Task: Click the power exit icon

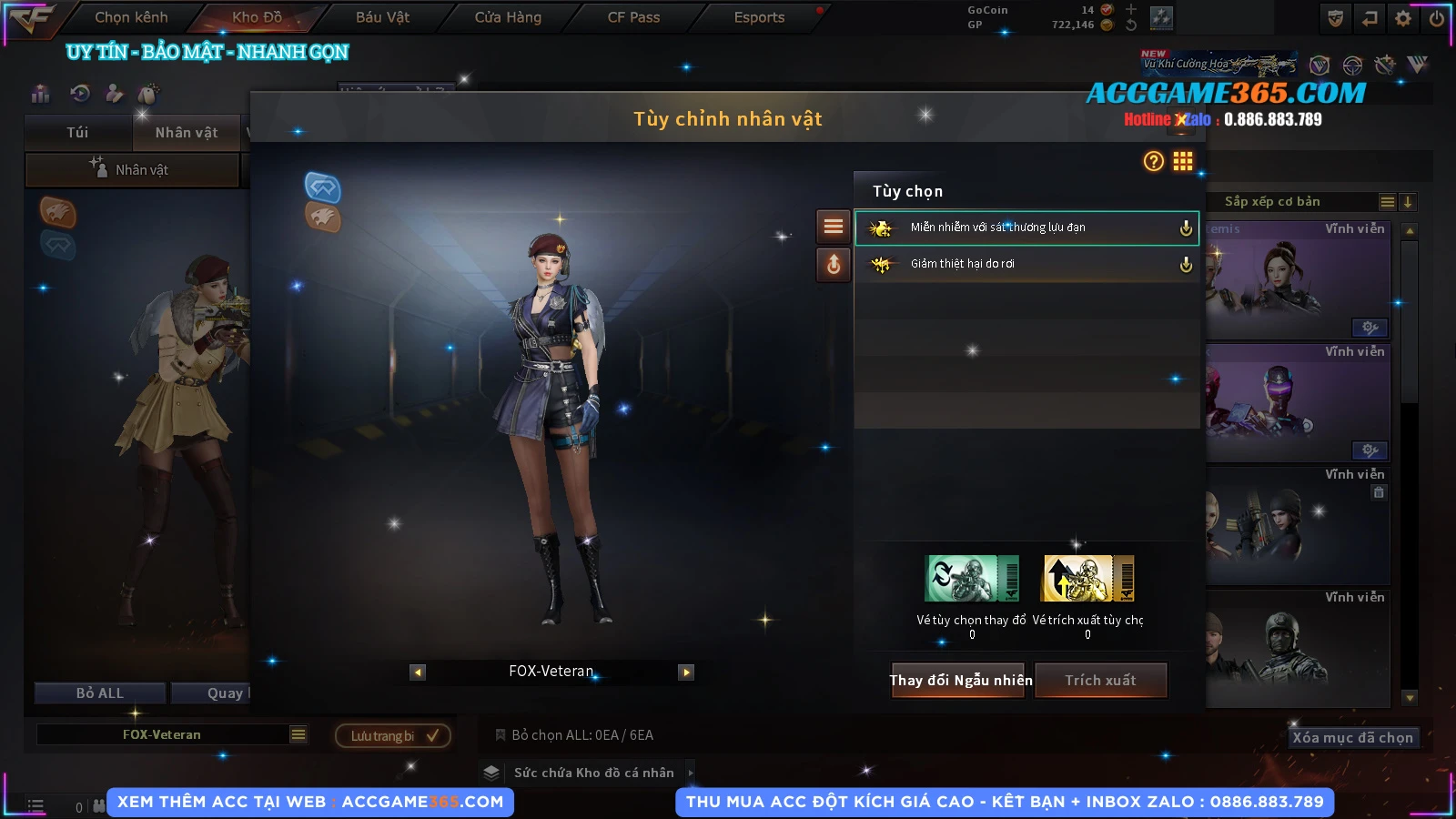Action: [1437, 18]
